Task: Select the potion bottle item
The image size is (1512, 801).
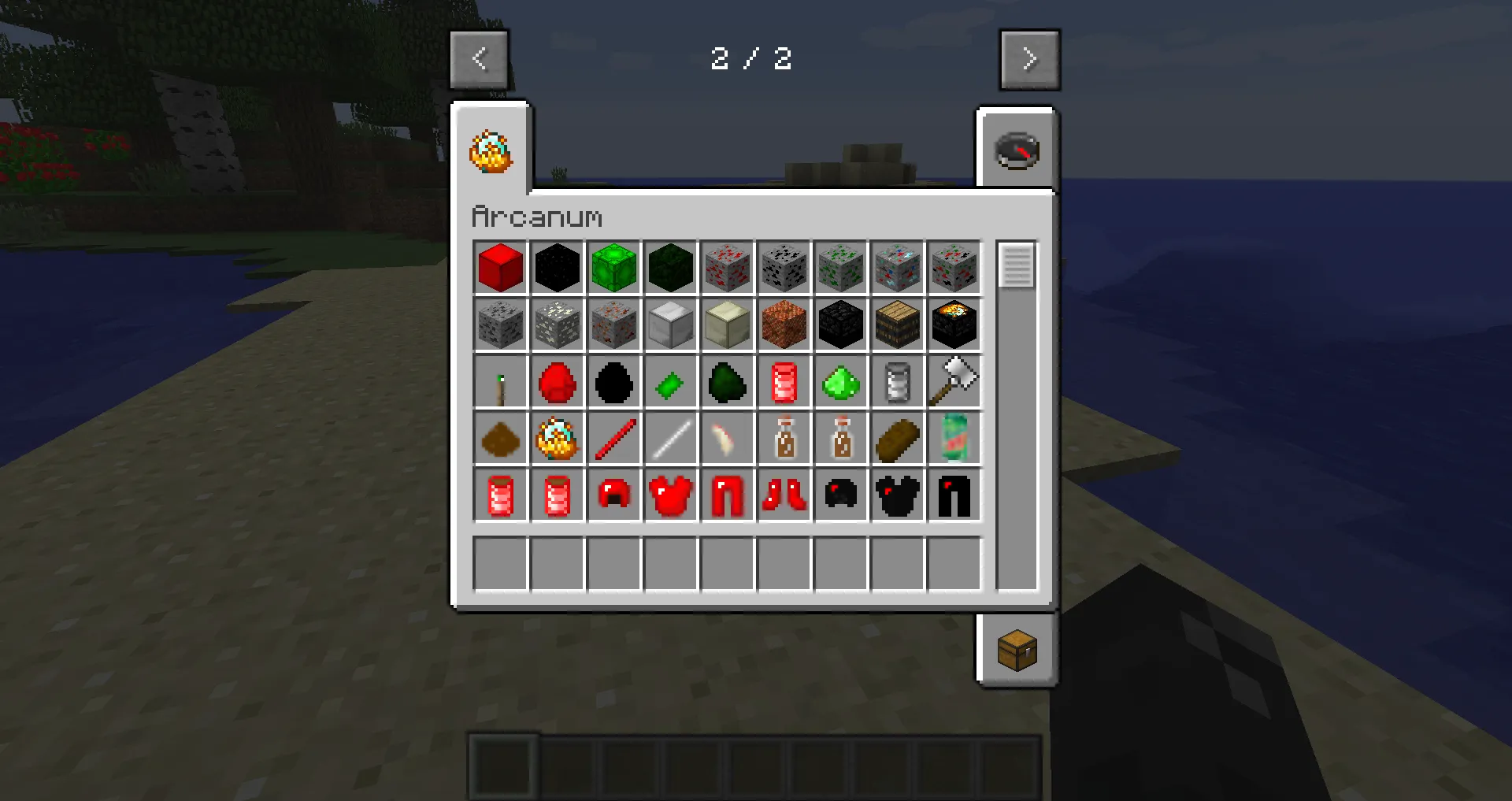Action: pyautogui.click(x=784, y=438)
